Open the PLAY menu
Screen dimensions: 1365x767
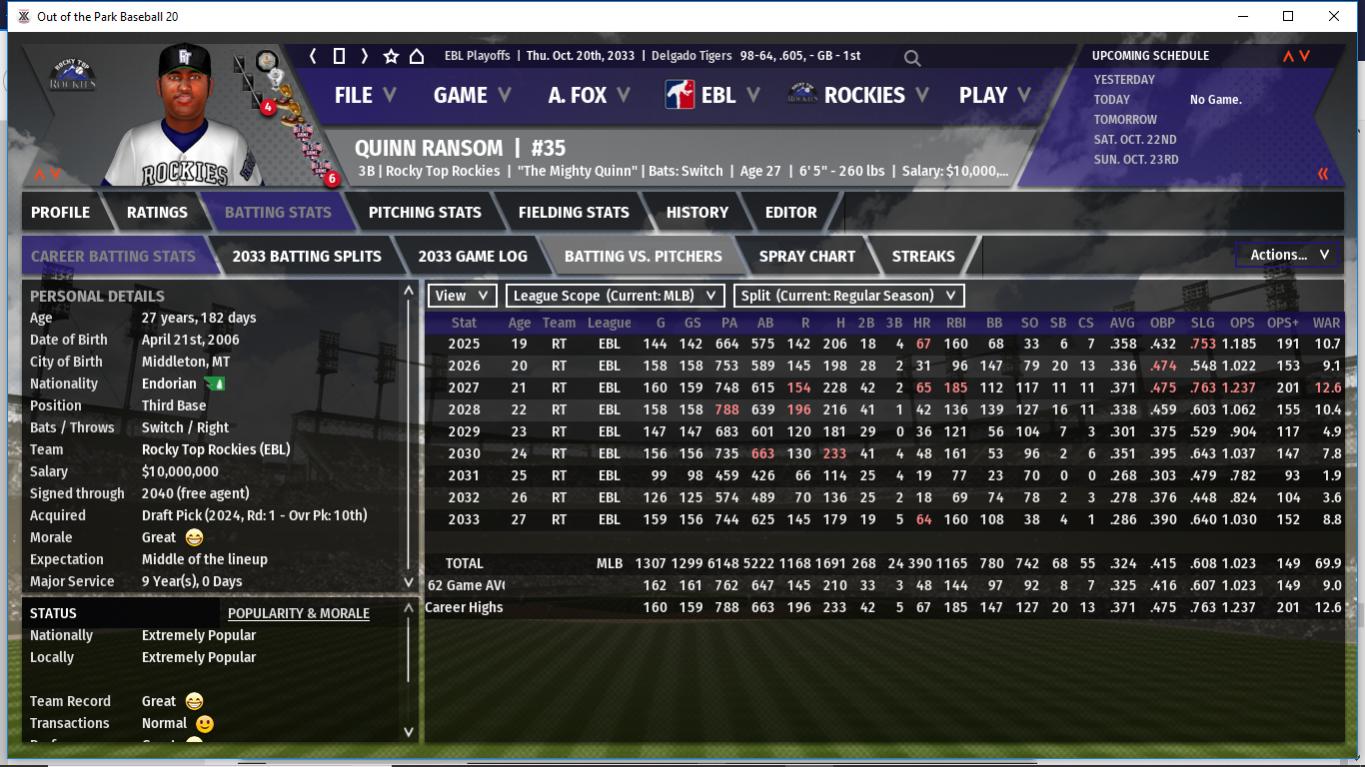click(994, 95)
